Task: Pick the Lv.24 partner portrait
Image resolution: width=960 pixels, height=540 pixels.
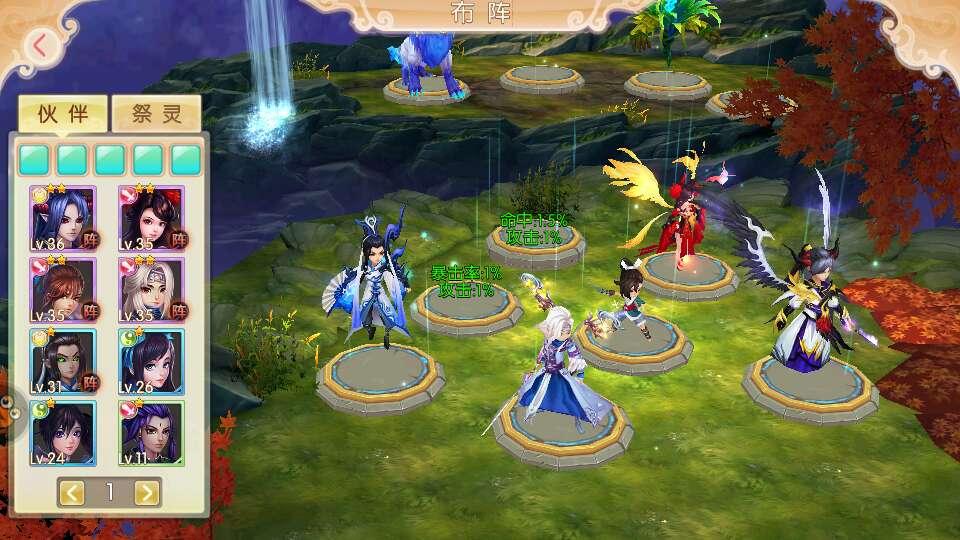Action: [63, 433]
